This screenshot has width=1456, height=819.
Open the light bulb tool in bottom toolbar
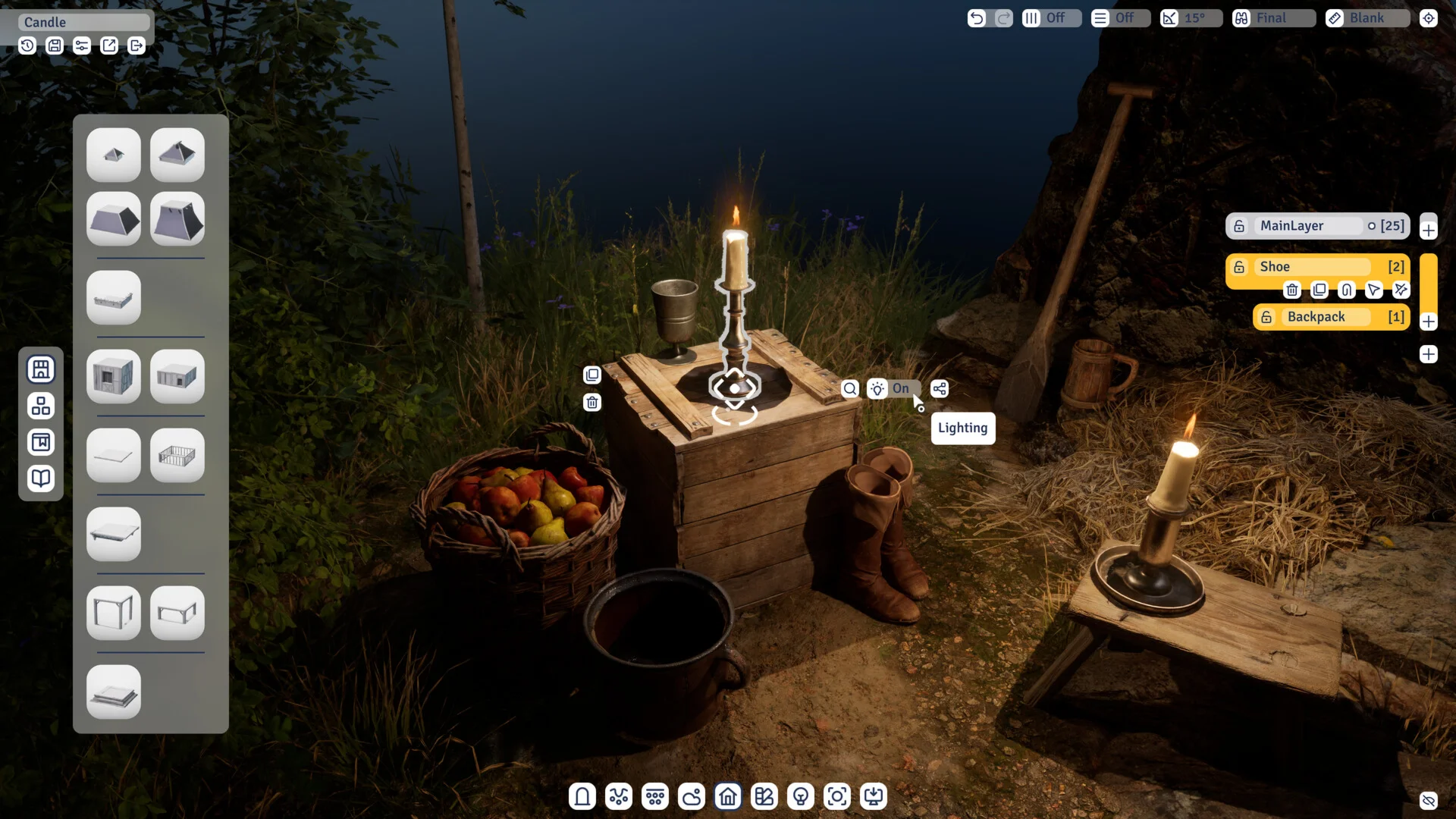click(x=801, y=797)
